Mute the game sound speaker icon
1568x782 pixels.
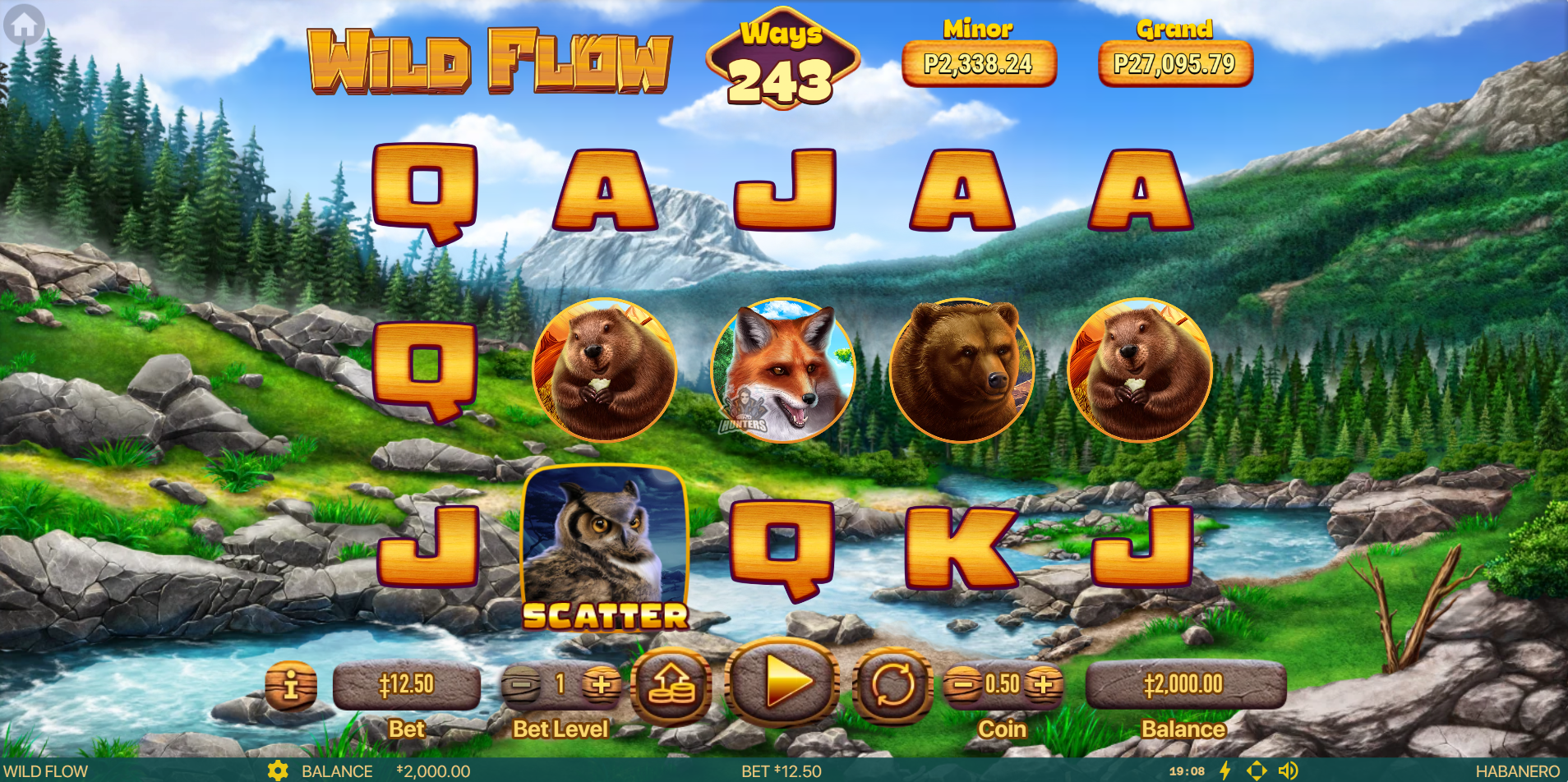pyautogui.click(x=1288, y=770)
